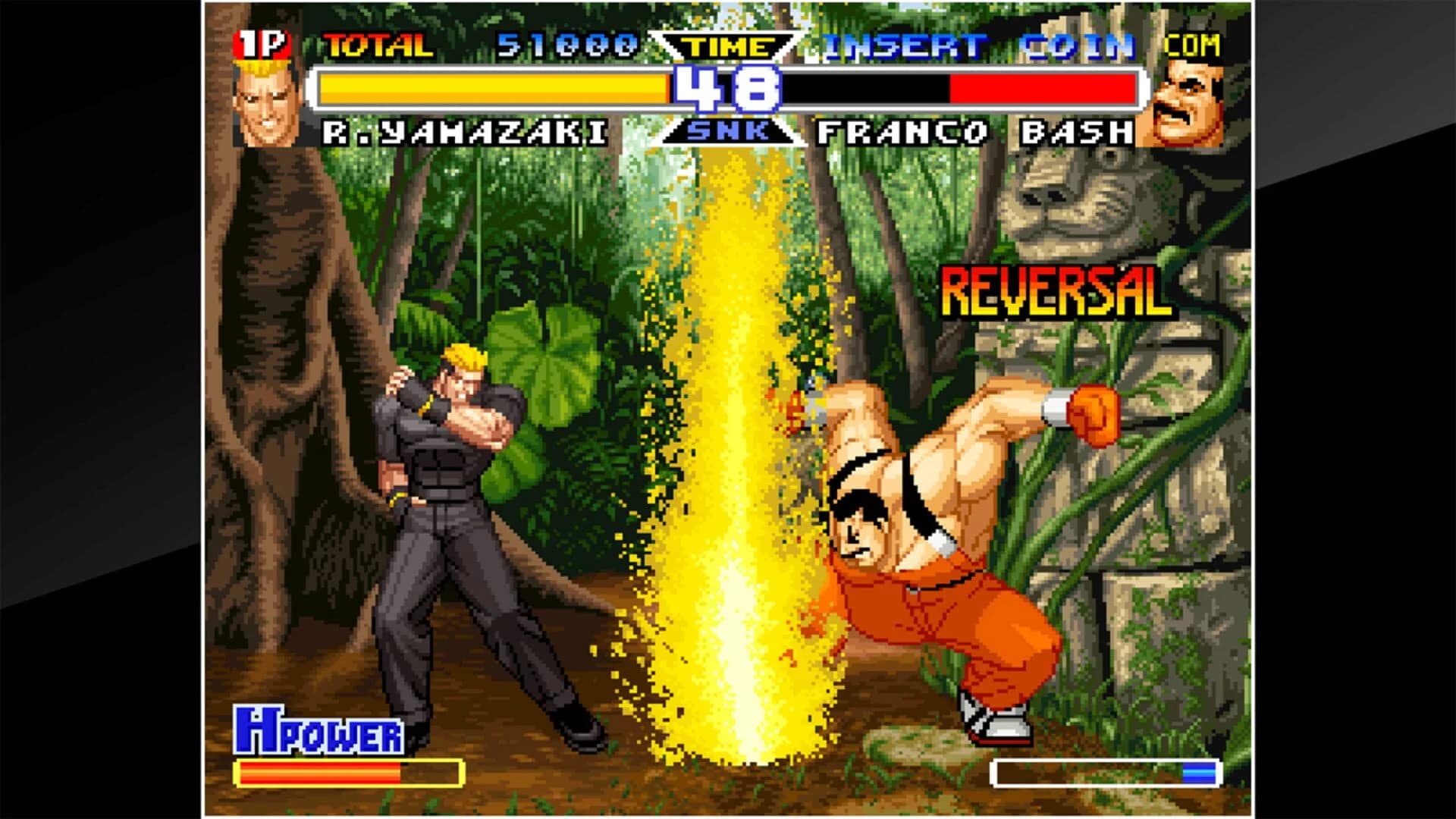Expand the TOTAL score display
The height and width of the screenshot is (819, 1456).
pos(374,44)
